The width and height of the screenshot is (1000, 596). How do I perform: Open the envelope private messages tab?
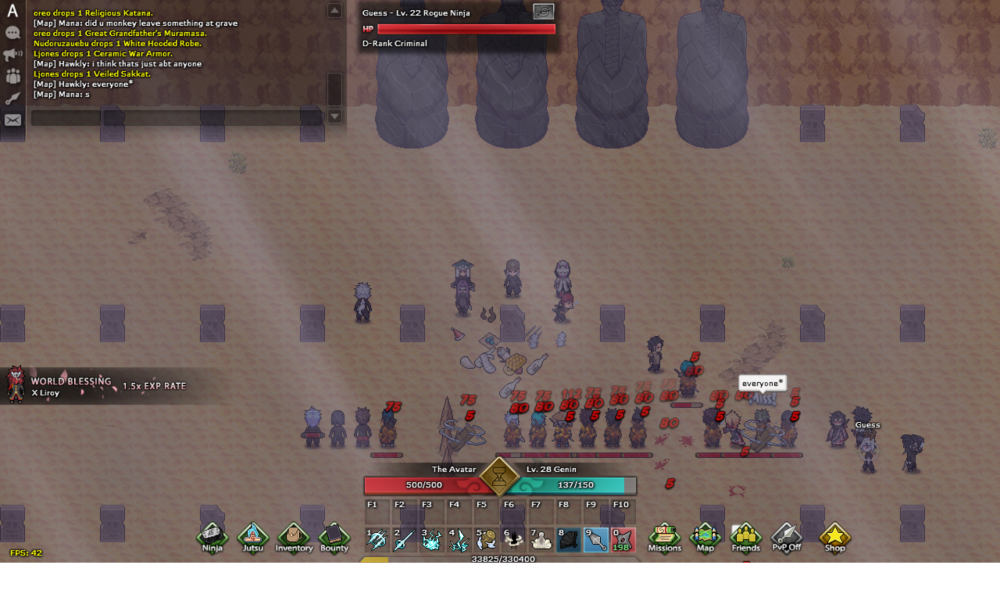tap(13, 120)
